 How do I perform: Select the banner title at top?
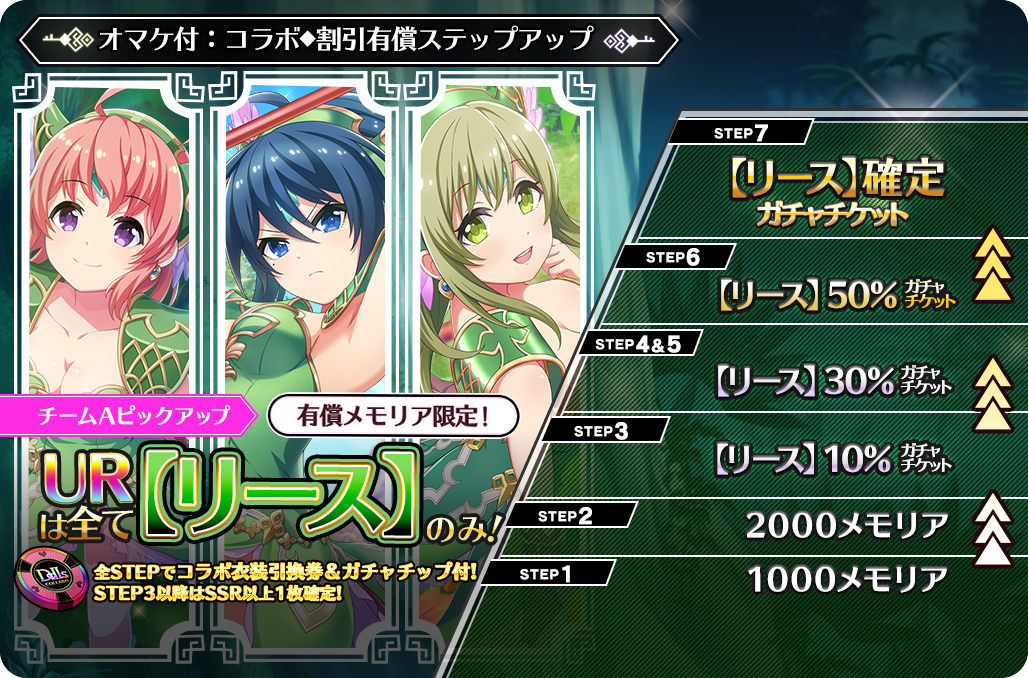pos(346,41)
